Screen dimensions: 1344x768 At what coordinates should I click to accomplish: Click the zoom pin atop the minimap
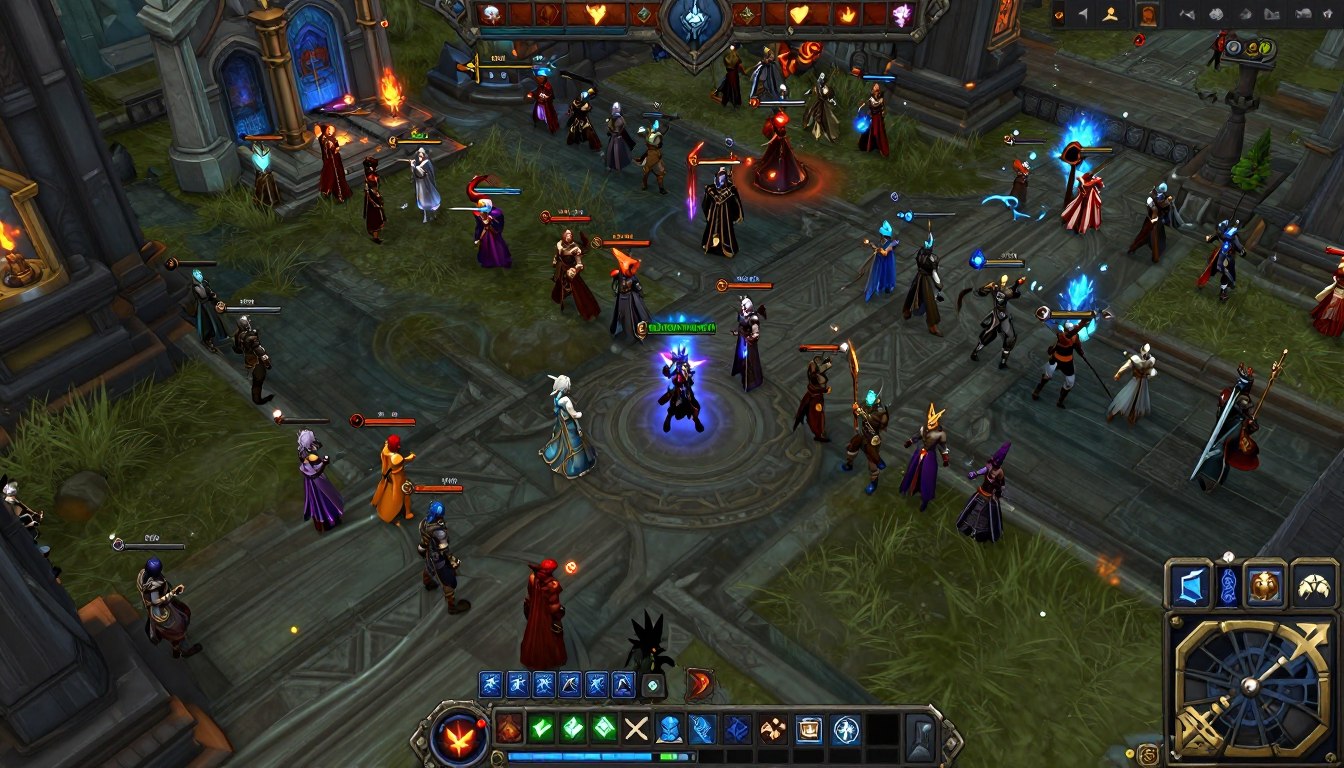coord(1228,556)
